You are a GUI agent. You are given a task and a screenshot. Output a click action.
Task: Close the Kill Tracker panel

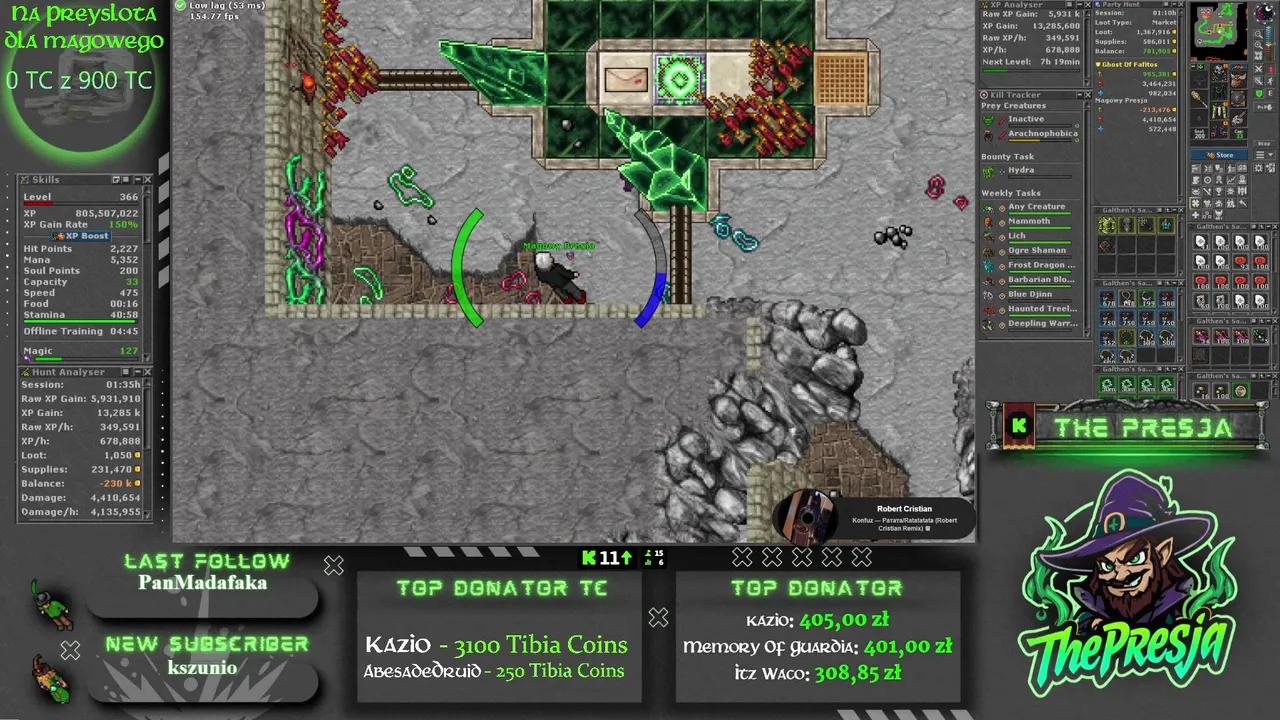pos(1086,95)
